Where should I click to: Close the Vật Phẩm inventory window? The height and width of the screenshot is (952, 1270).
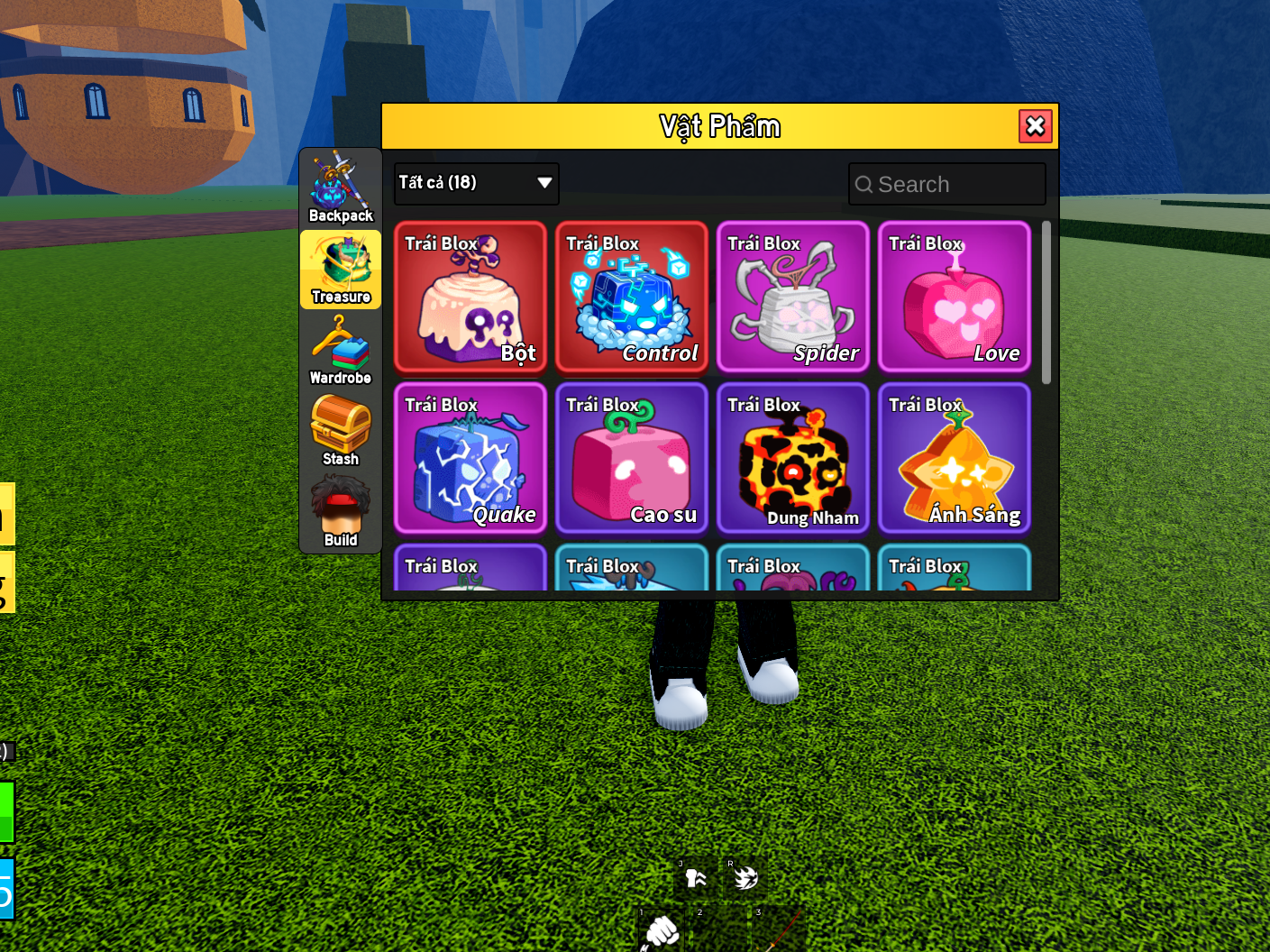point(1035,126)
